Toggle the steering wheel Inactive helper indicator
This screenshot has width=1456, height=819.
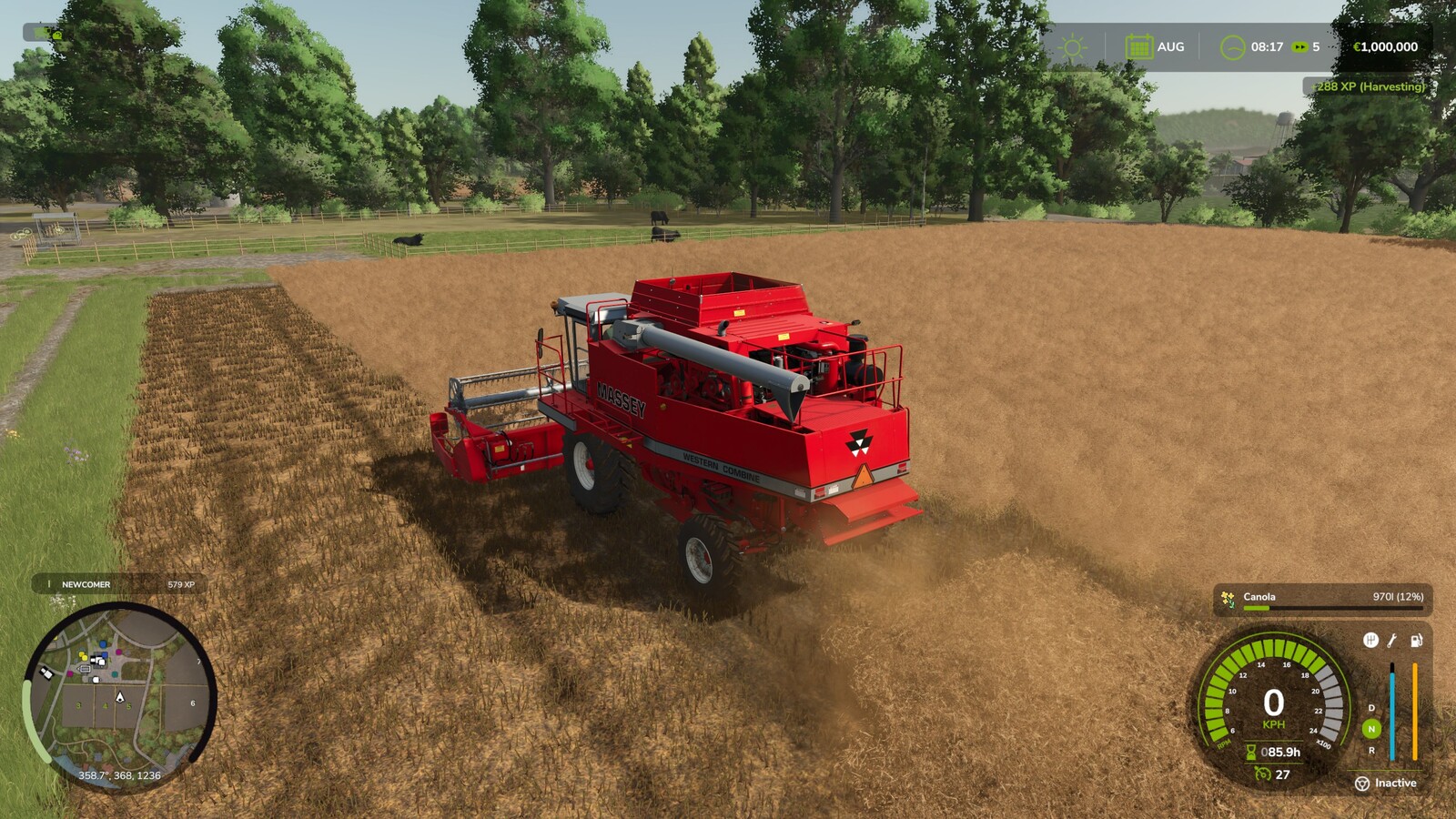point(1362,784)
